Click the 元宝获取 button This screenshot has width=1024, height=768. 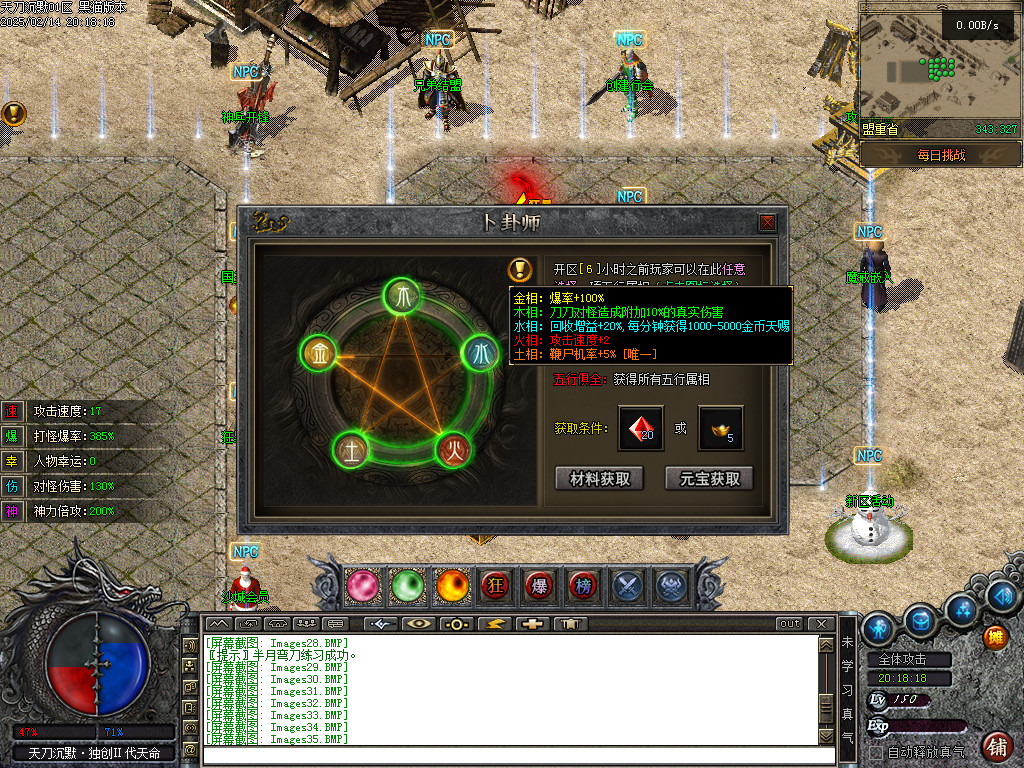(x=709, y=479)
